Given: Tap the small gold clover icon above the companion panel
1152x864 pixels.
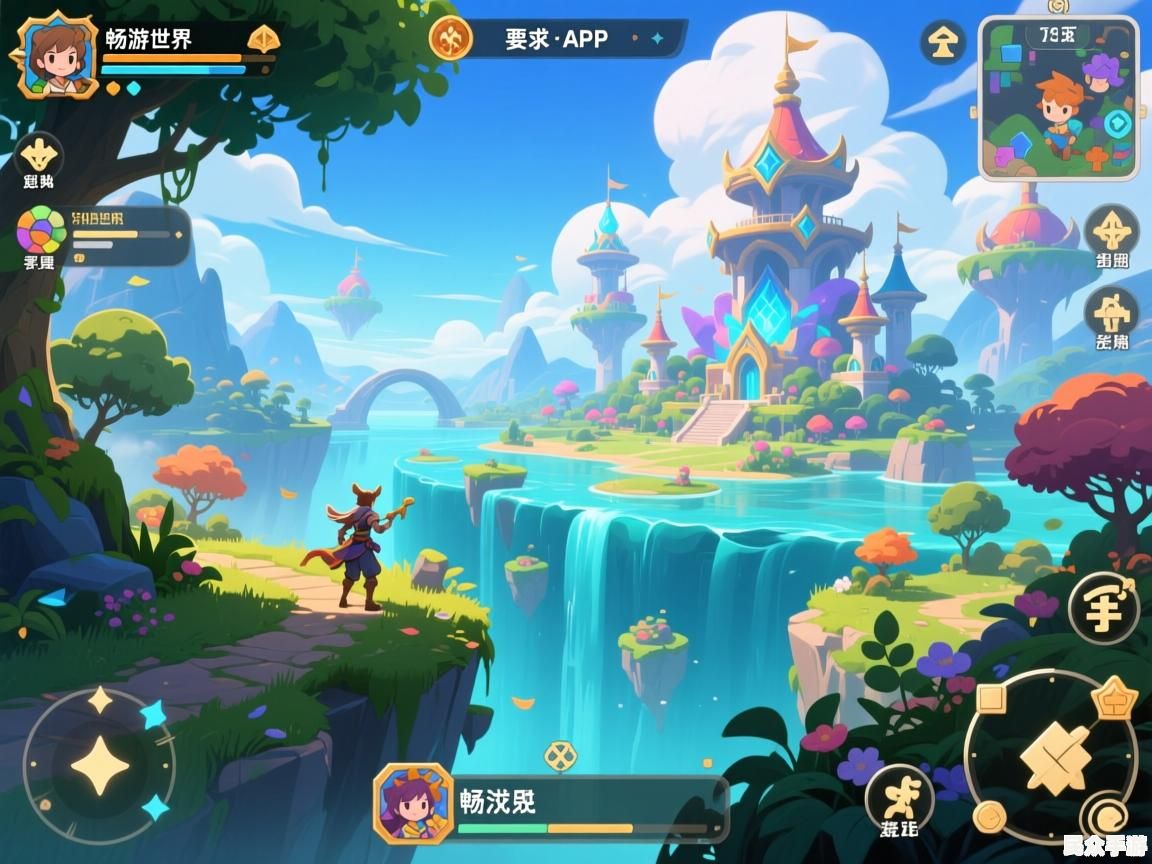Looking at the screenshot, I should (x=560, y=755).
